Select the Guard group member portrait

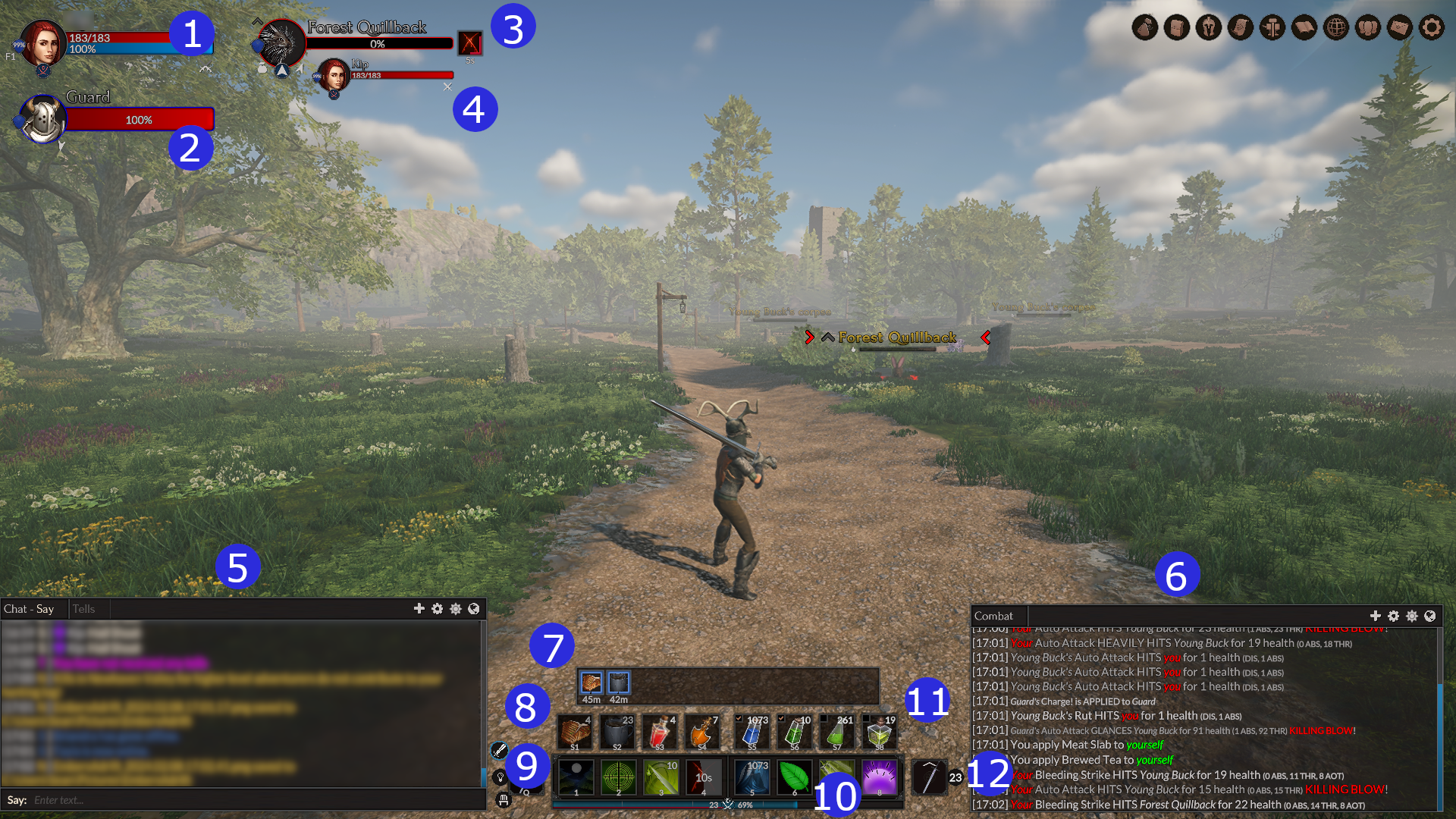tap(42, 119)
